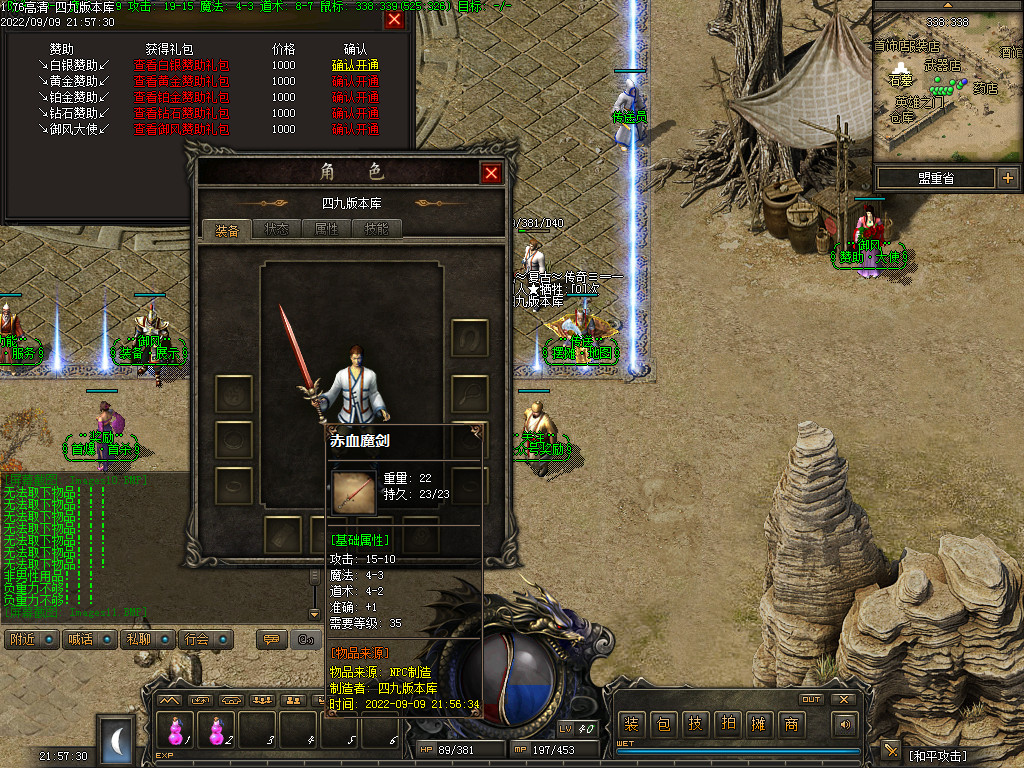Show the 技能 skills tab

point(378,229)
